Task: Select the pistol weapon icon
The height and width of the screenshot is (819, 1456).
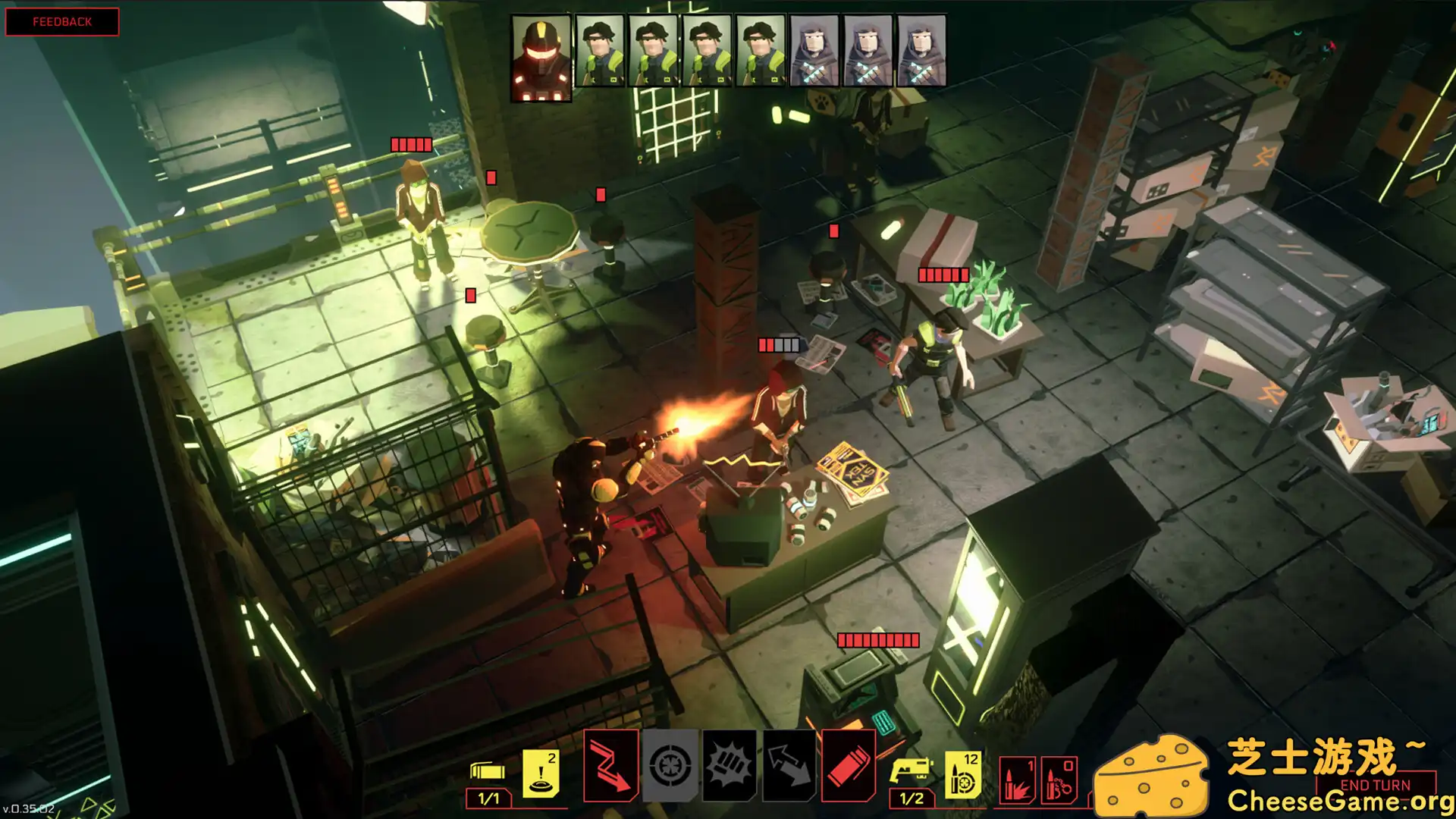Action: [912, 768]
